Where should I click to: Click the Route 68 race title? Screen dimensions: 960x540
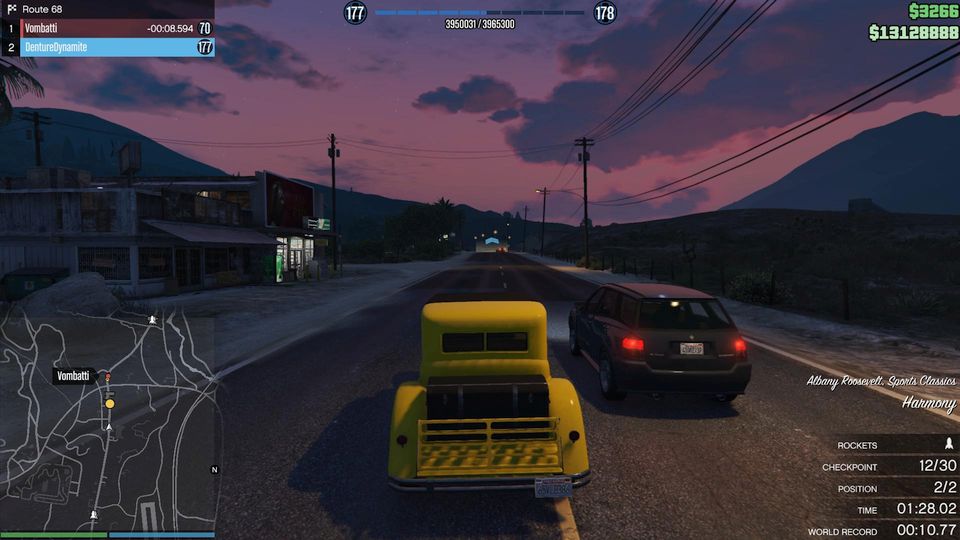pos(42,9)
